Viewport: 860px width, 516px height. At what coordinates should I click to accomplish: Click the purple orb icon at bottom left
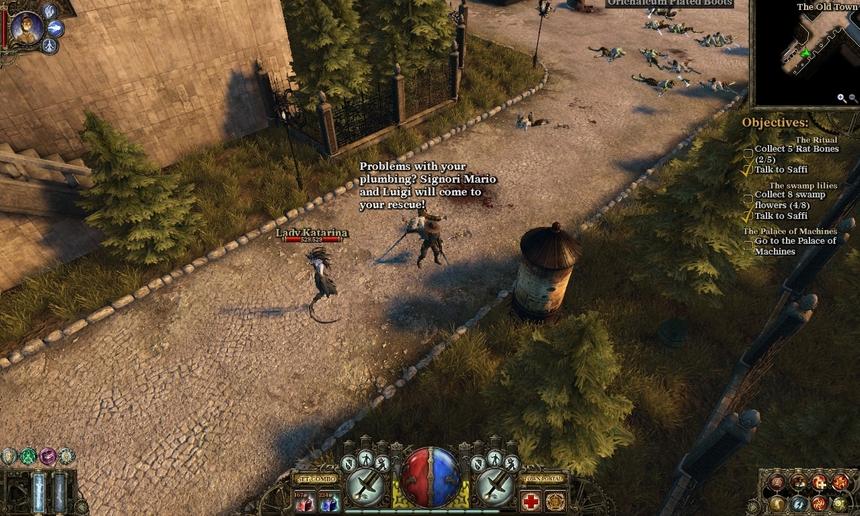pyautogui.click(x=47, y=456)
